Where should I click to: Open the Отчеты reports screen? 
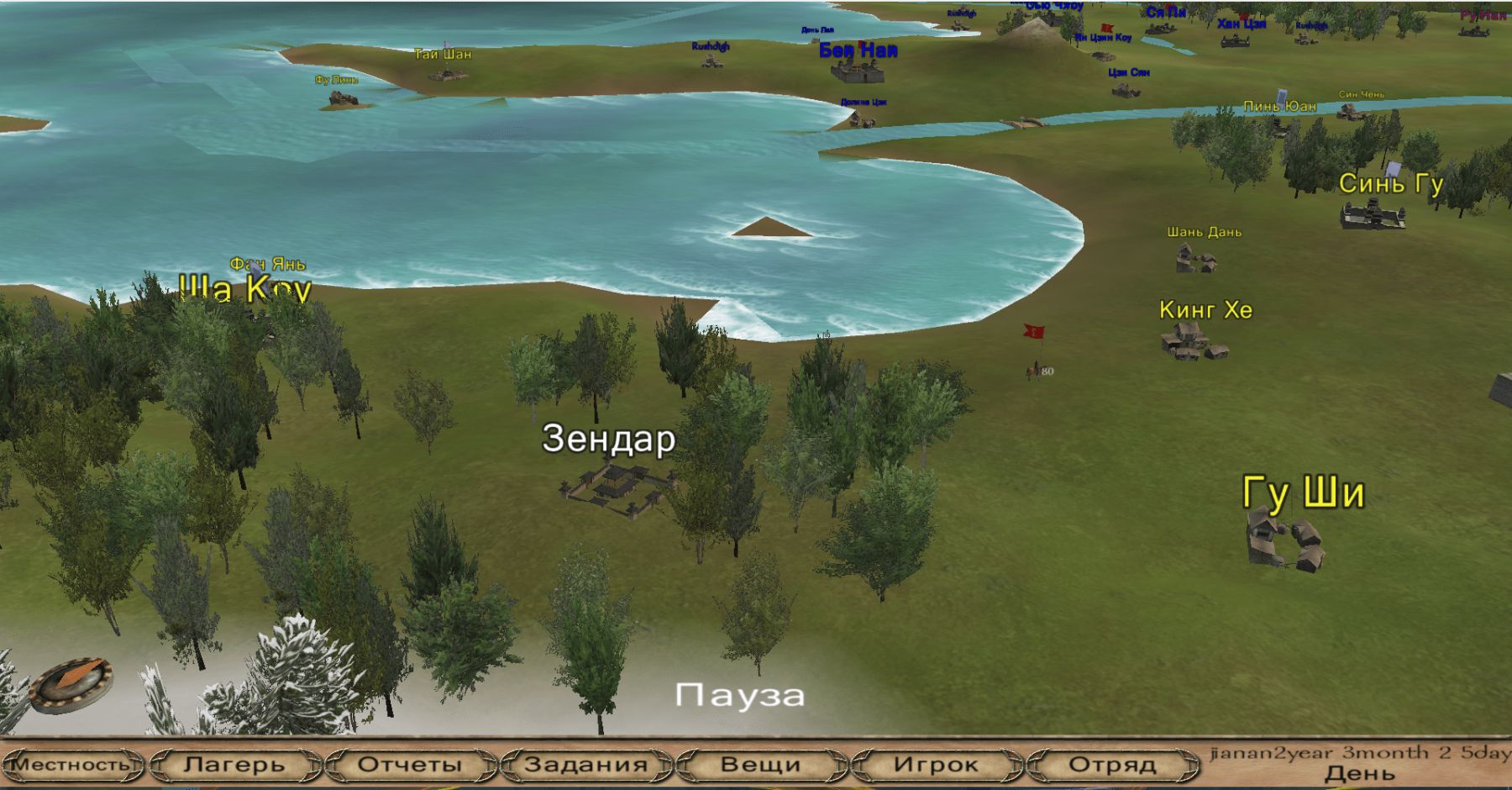[x=410, y=765]
